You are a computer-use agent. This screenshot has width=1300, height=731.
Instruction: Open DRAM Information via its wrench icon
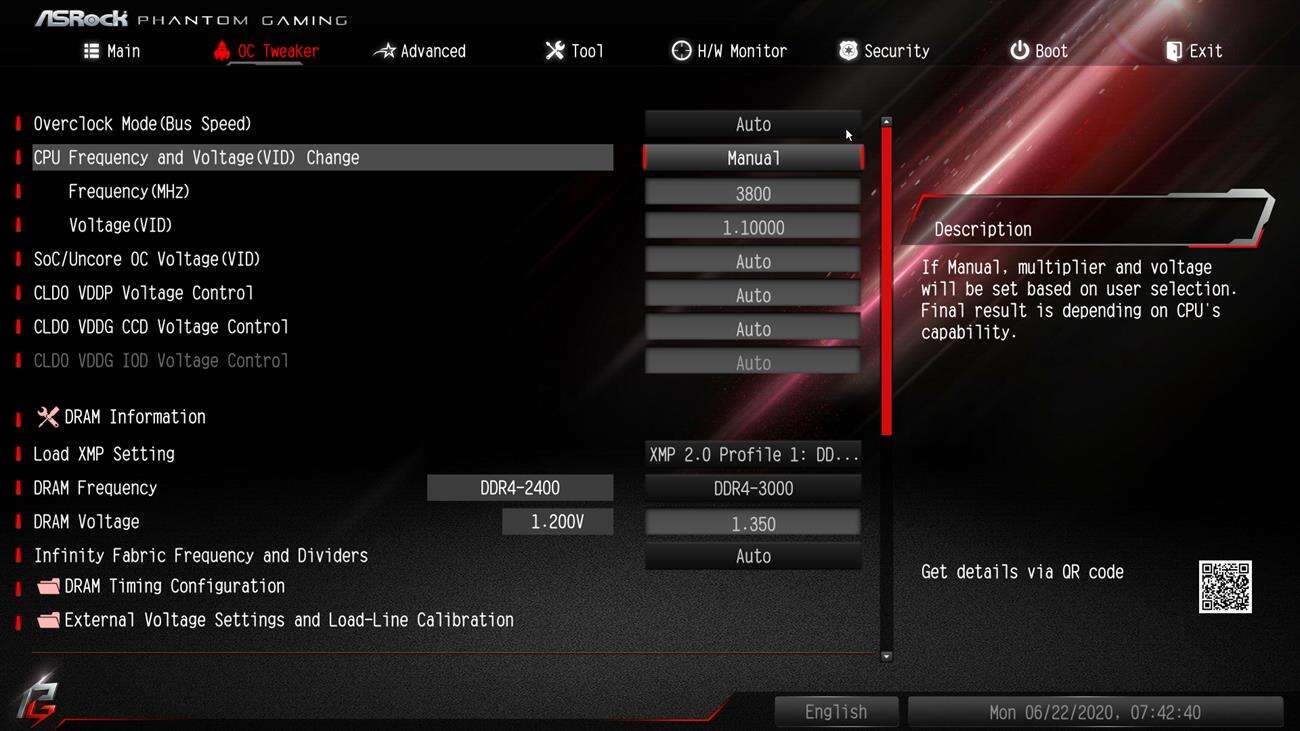(46, 416)
